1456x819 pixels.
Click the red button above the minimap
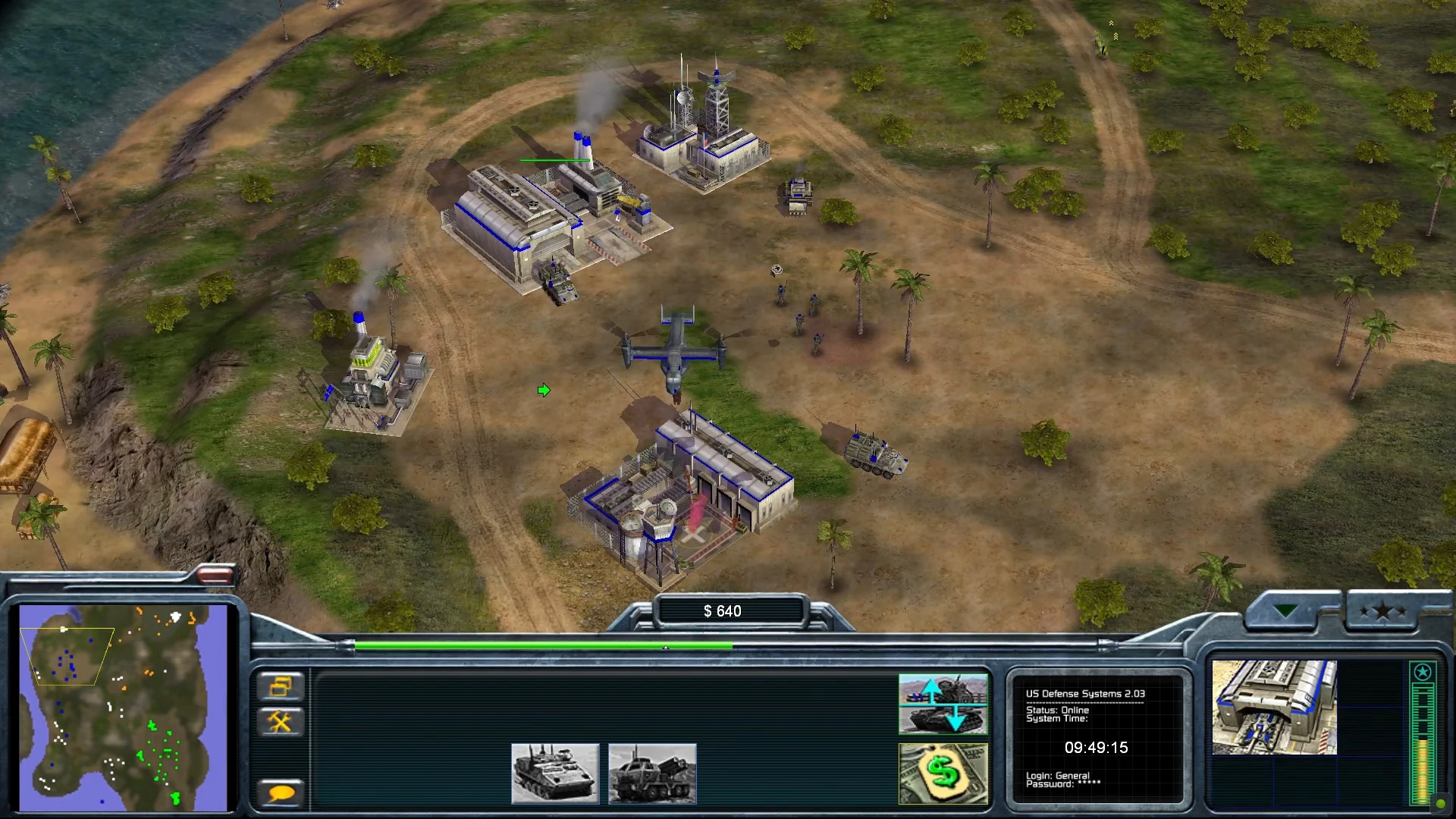coord(216,575)
